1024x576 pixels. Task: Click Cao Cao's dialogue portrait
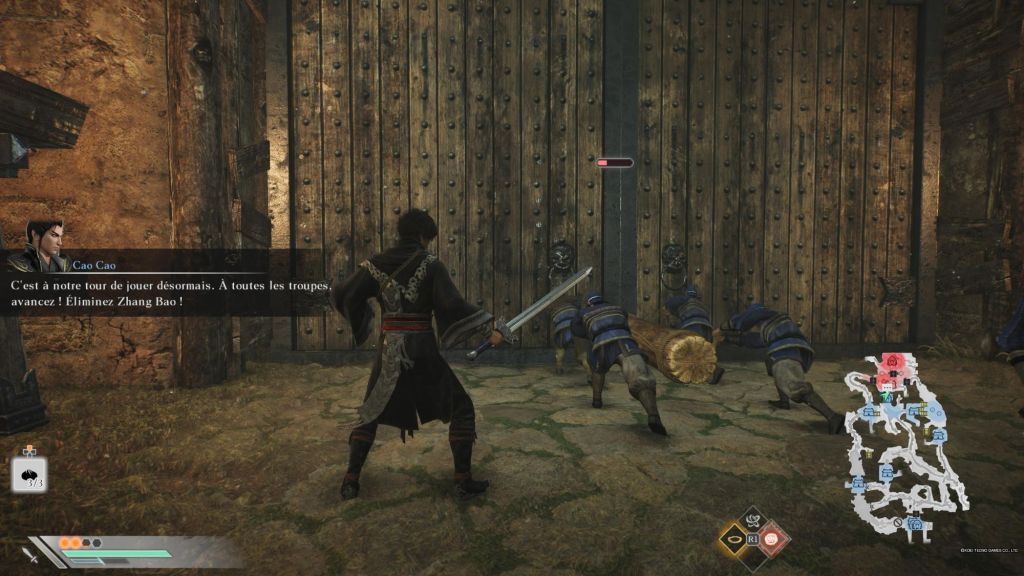[42, 247]
